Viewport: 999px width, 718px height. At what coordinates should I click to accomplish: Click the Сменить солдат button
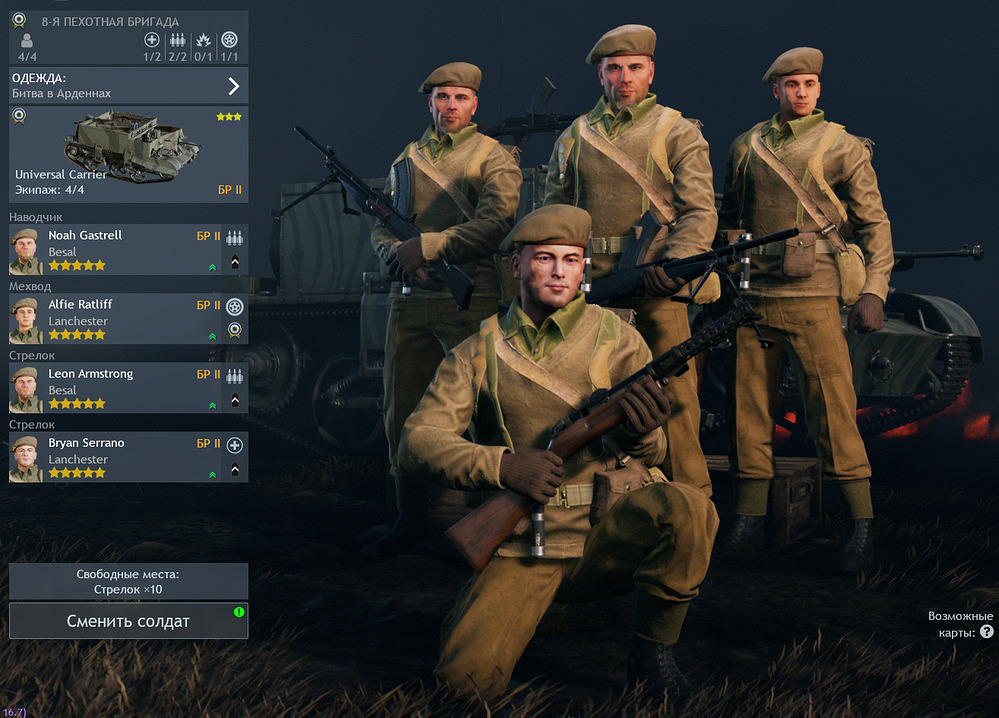pyautogui.click(x=128, y=621)
